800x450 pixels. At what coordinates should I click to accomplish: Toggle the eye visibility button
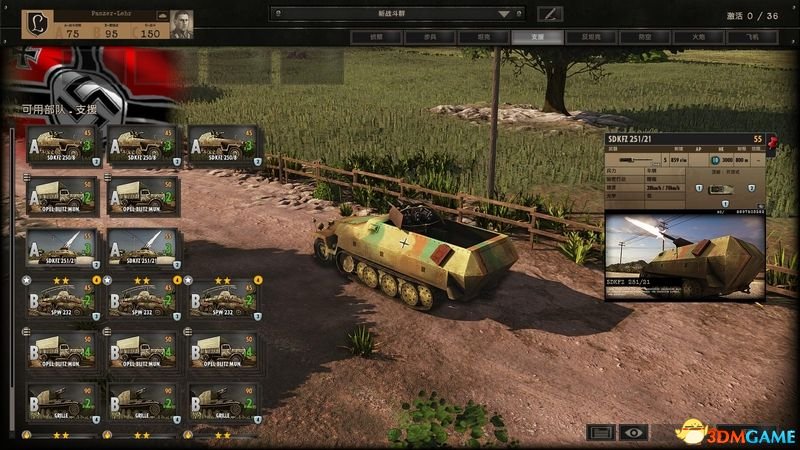click(632, 433)
